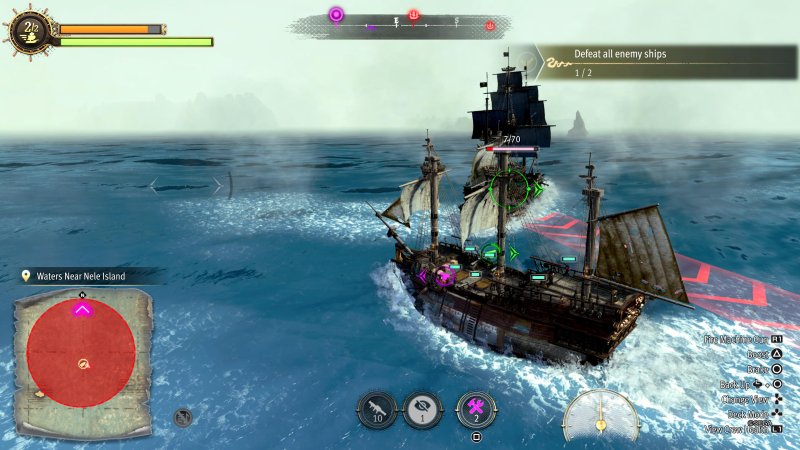Click the grey round icon beside the minimap
Image resolution: width=800 pixels, height=450 pixels.
pos(183,417)
